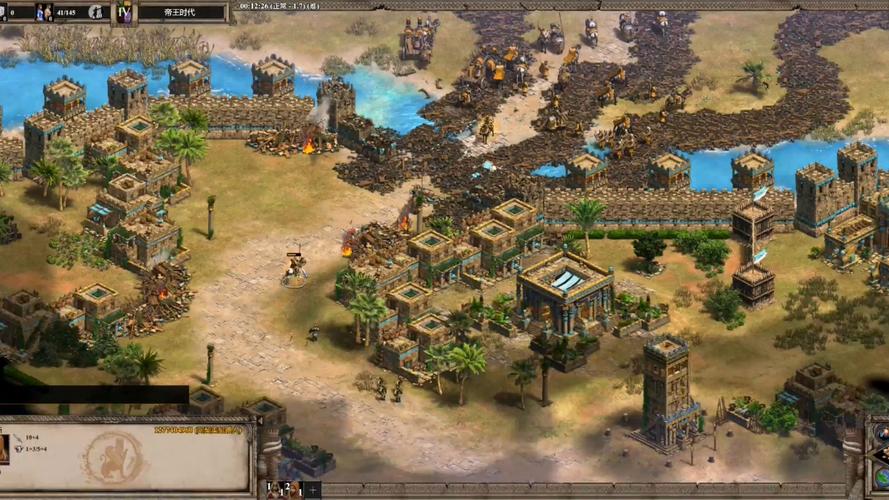
Task: Click the plus button beside the control groups
Action: tap(313, 490)
